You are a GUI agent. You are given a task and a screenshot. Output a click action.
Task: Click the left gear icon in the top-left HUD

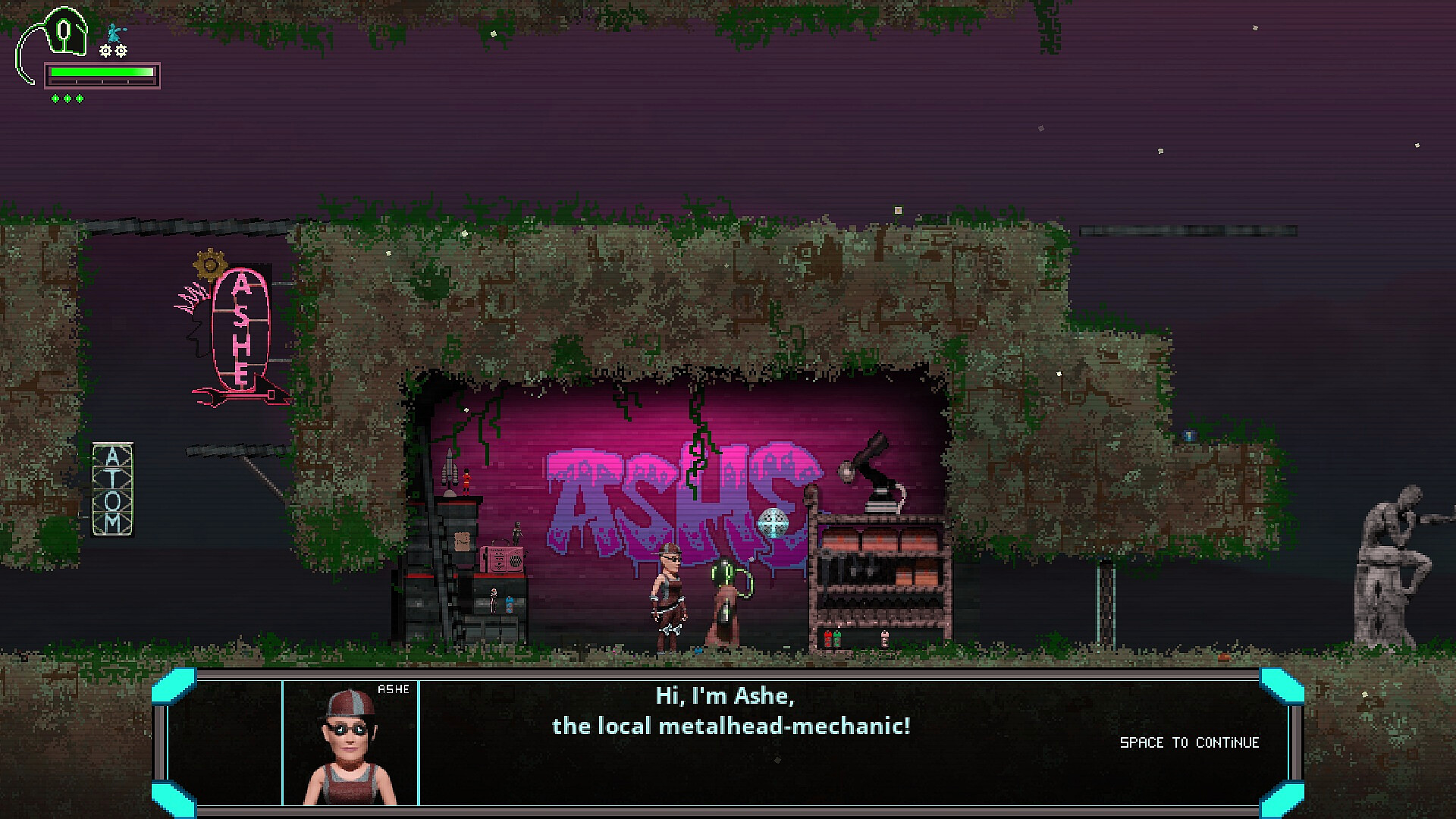coord(105,51)
